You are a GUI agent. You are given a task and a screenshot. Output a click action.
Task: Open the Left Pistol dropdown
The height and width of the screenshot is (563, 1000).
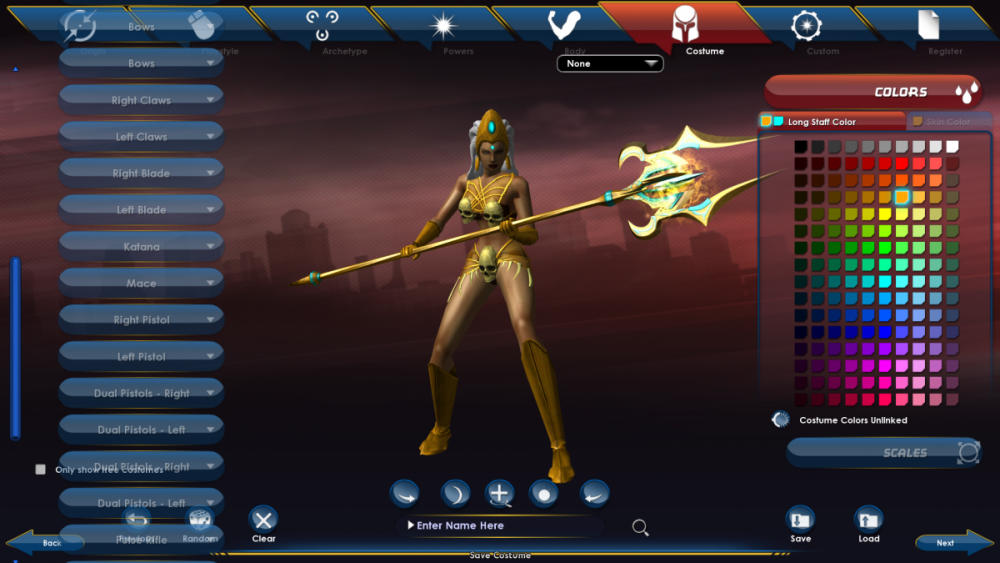coord(141,356)
